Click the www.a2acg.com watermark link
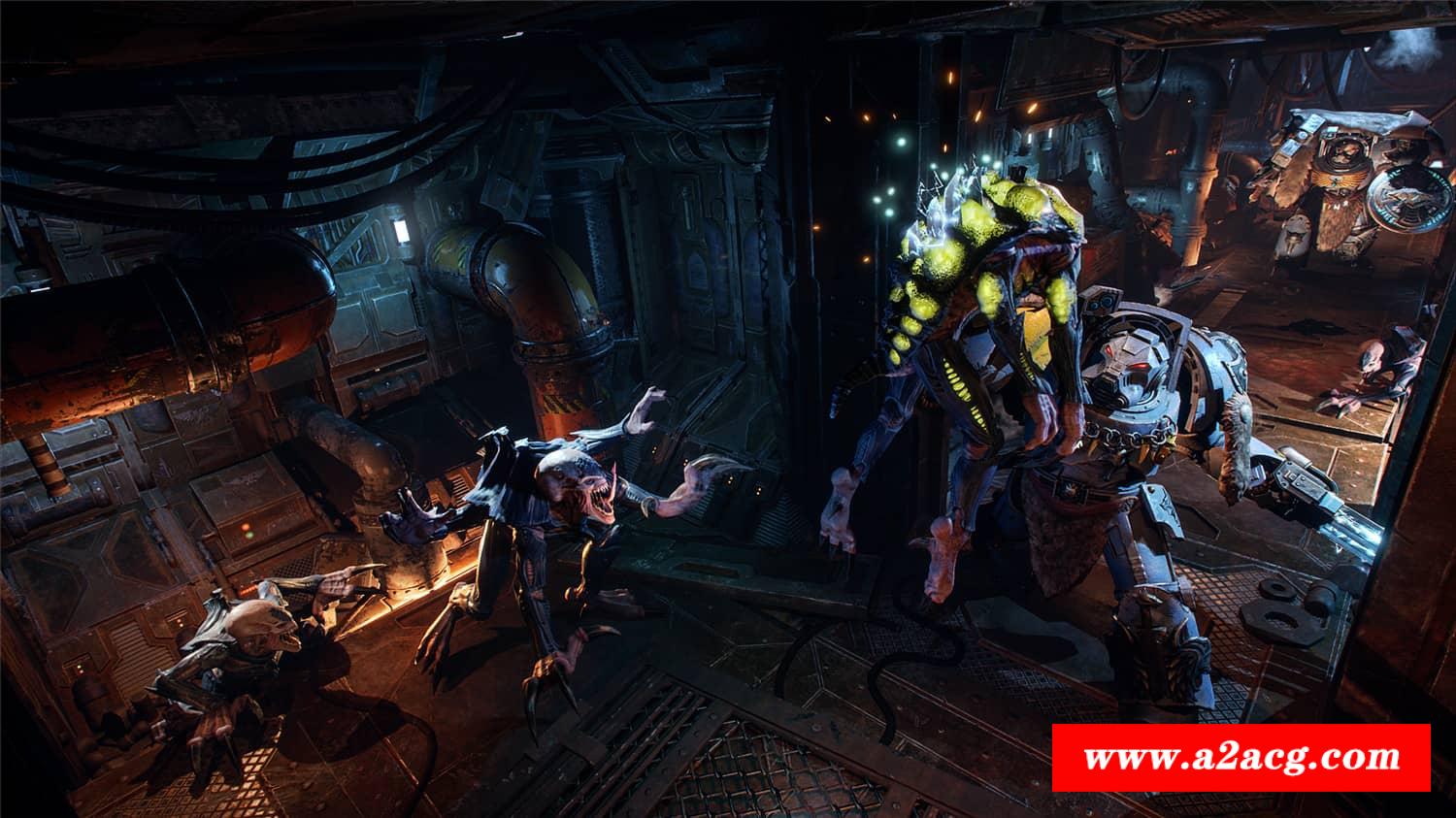1456x818 pixels. point(1241,758)
